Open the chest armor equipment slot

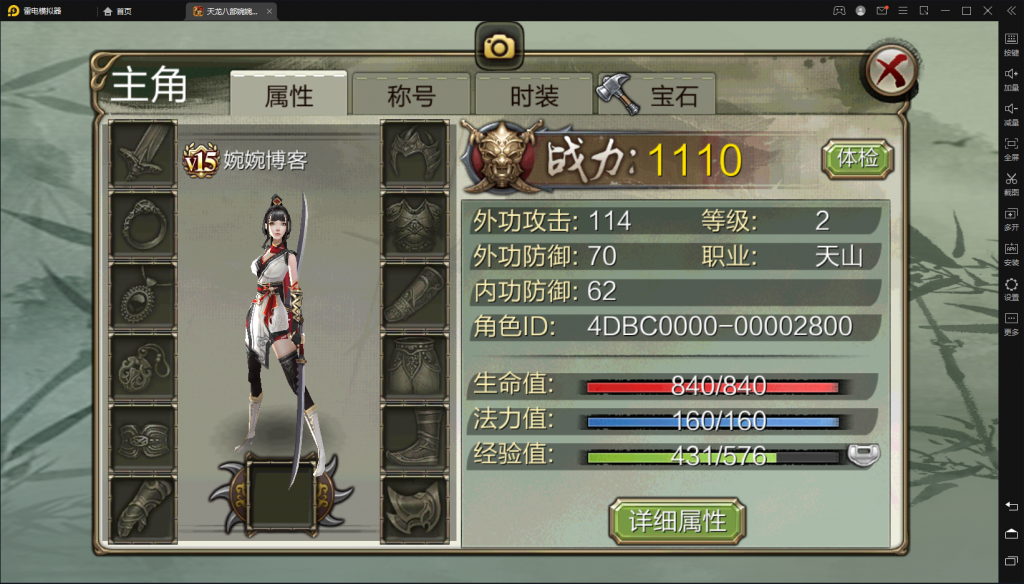click(414, 225)
